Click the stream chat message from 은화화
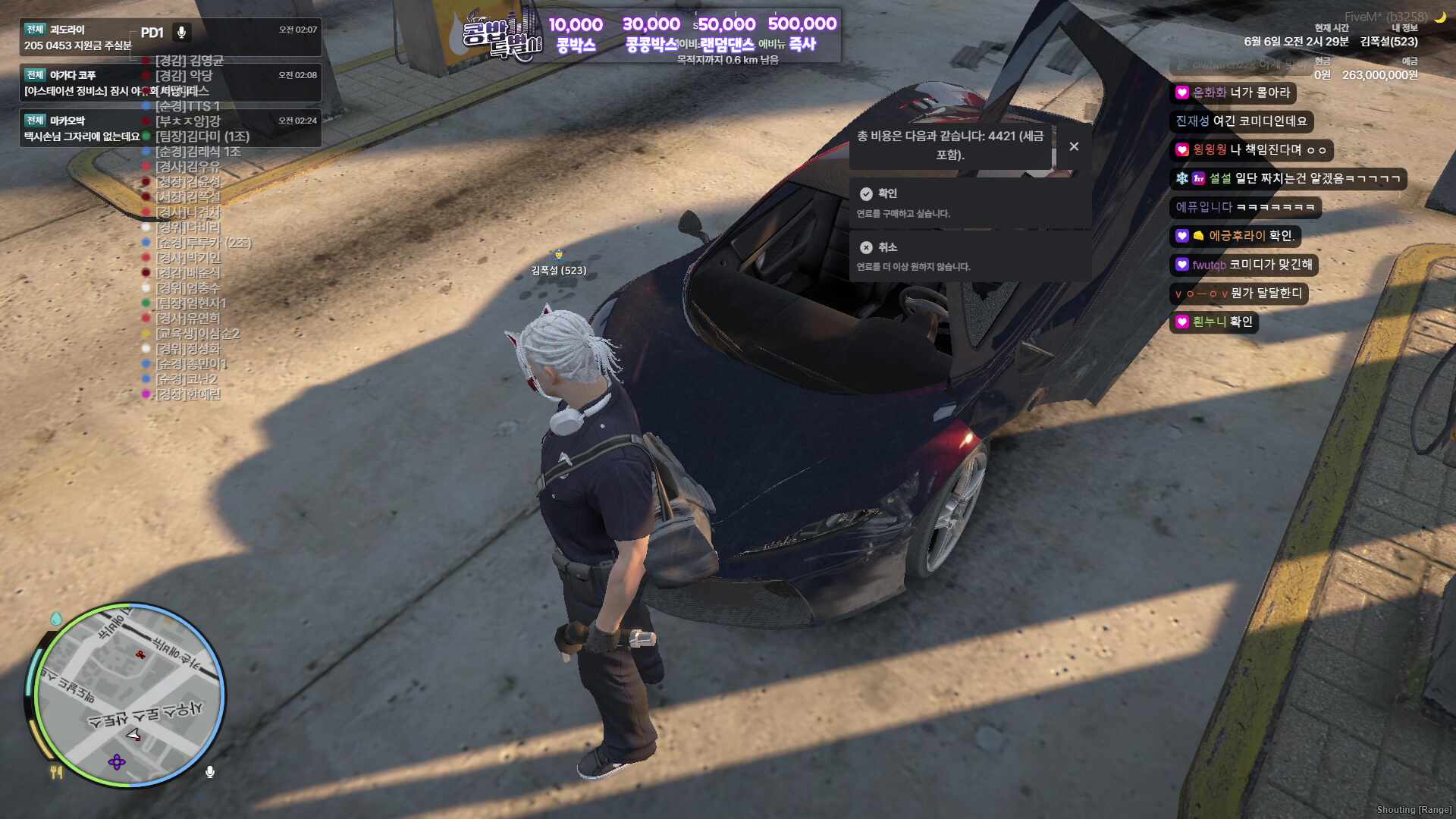Viewport: 1456px width, 819px height. point(1232,93)
